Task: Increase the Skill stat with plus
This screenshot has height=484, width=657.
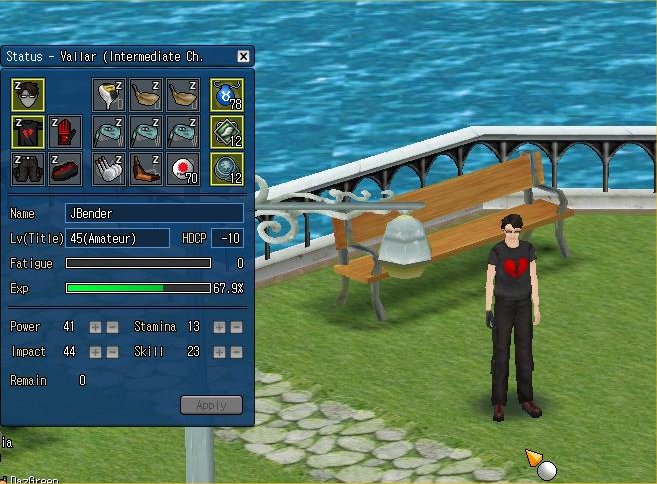Action: click(220, 352)
